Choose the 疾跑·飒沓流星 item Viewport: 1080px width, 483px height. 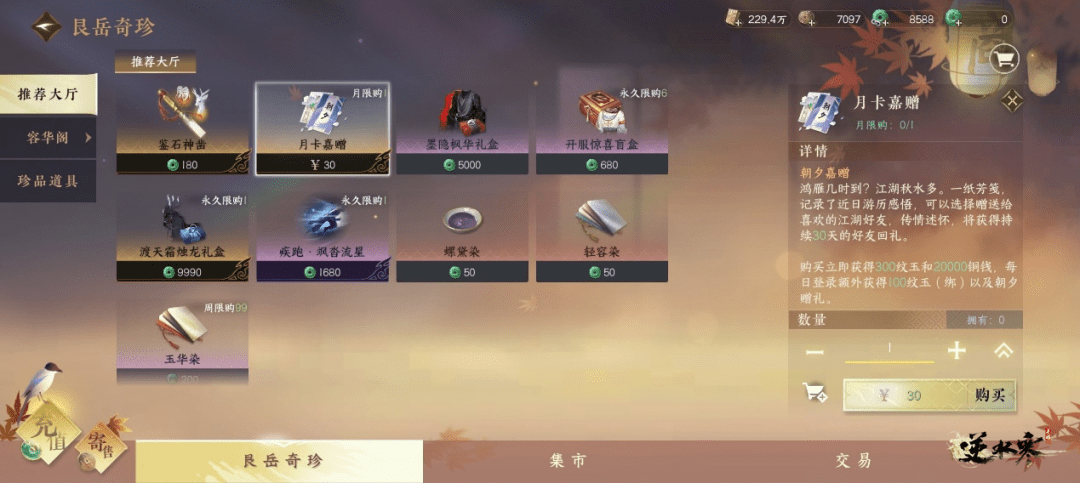(x=321, y=237)
